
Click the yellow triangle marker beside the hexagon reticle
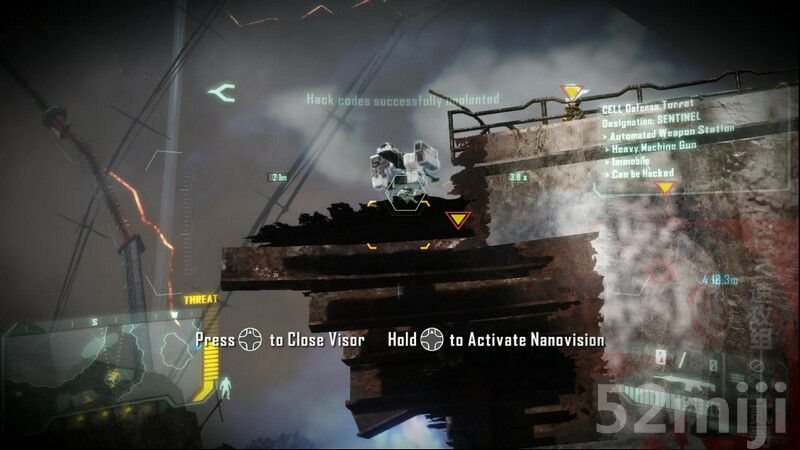pos(457,219)
